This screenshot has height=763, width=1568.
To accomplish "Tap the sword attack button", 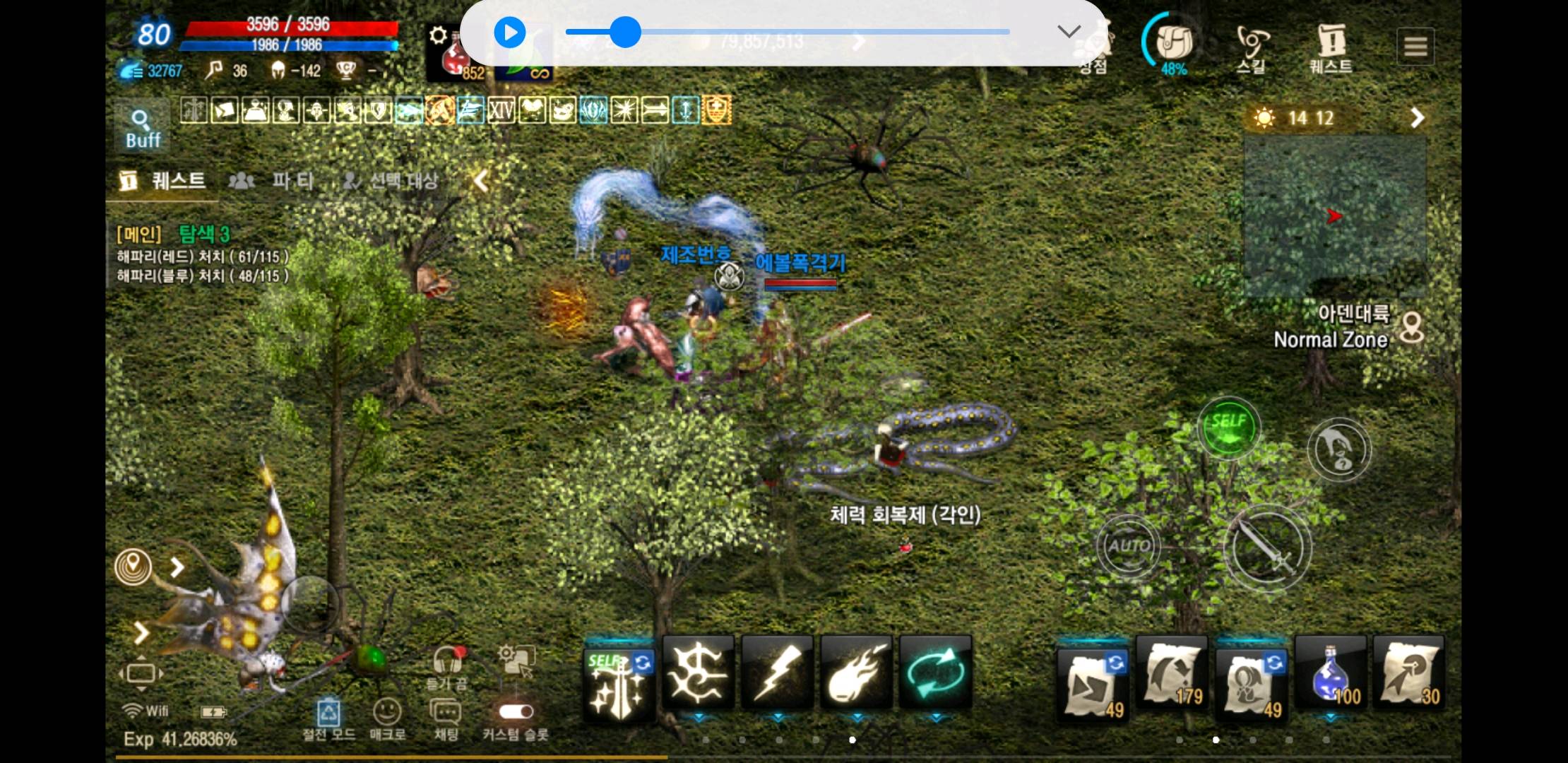I will pyautogui.click(x=1267, y=548).
